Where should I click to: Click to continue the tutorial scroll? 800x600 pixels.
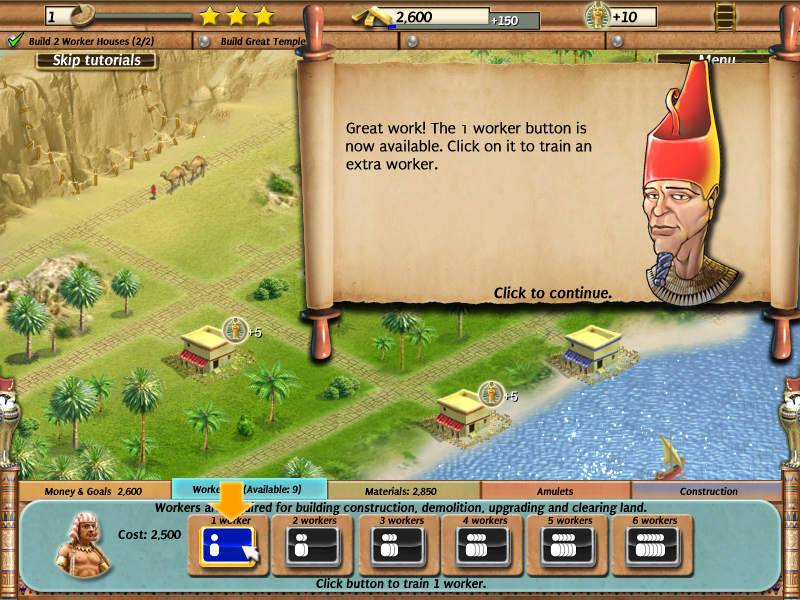pos(552,293)
